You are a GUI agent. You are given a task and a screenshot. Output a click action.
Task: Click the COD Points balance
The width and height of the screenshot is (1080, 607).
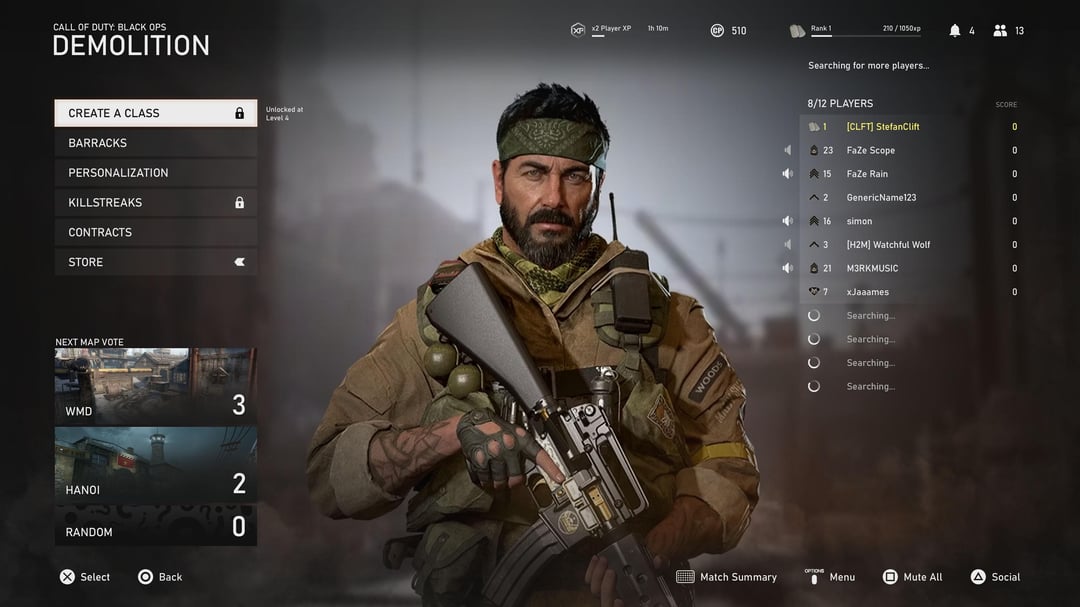[x=728, y=31]
